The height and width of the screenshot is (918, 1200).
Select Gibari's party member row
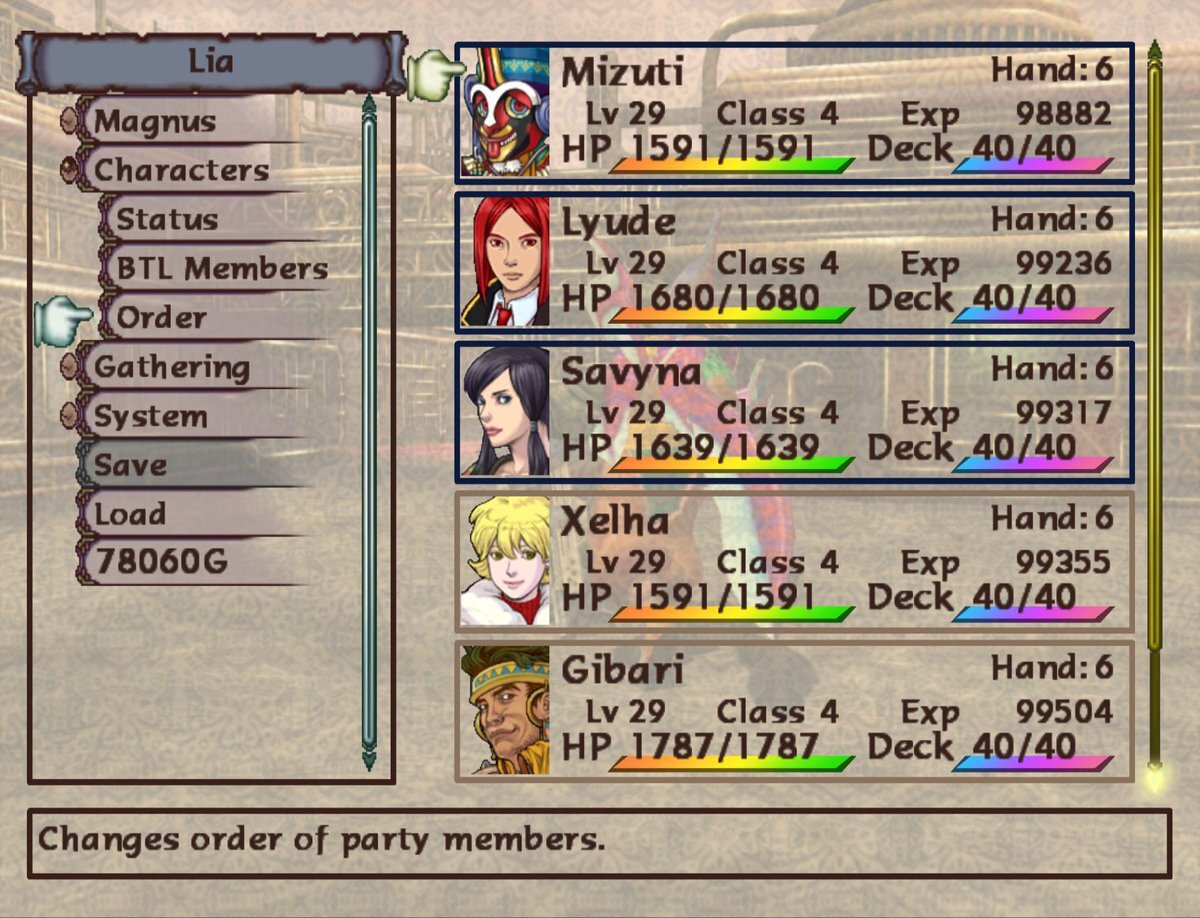click(x=795, y=711)
